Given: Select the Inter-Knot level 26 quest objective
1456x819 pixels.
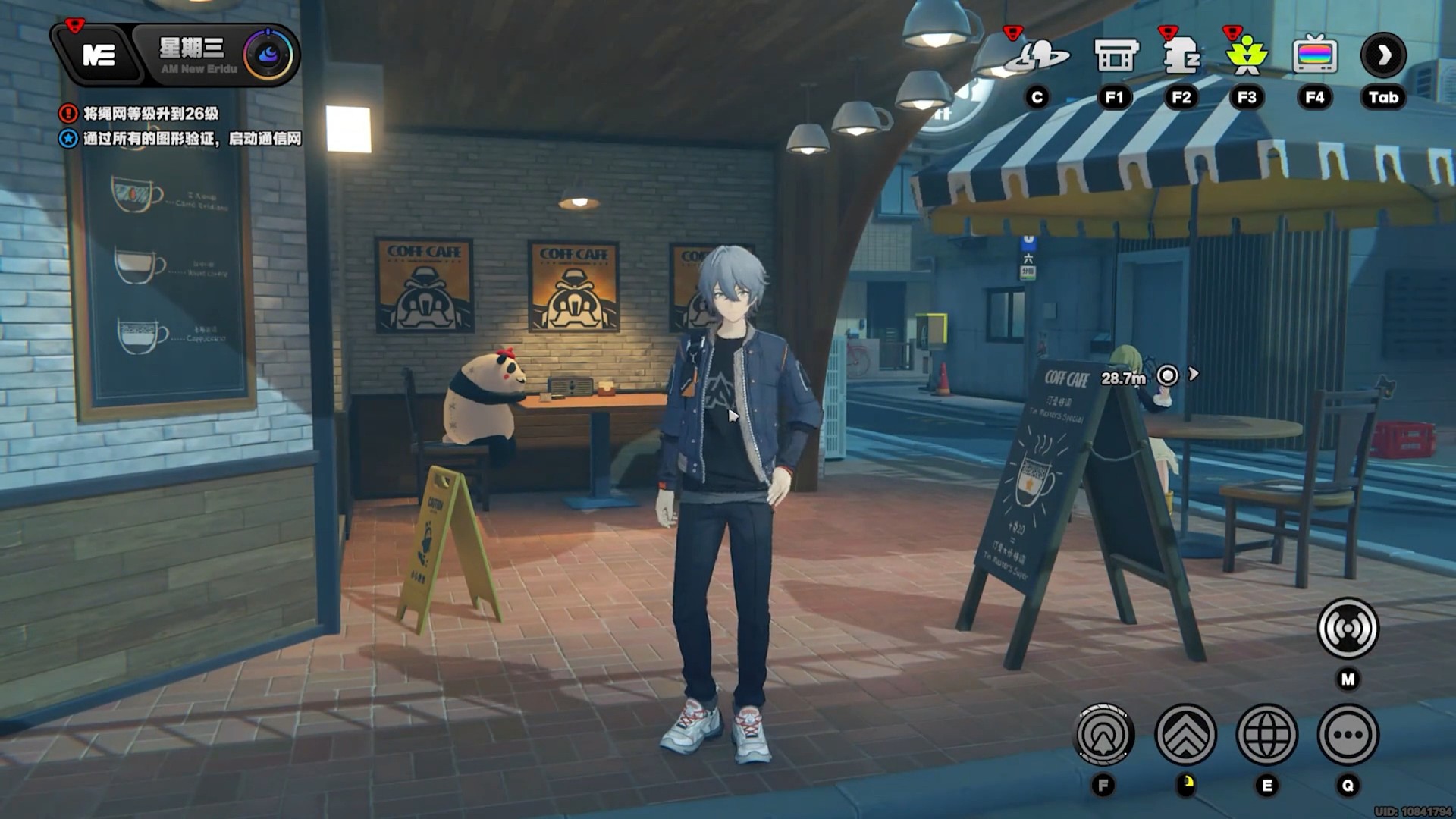Looking at the screenshot, I should [150, 114].
